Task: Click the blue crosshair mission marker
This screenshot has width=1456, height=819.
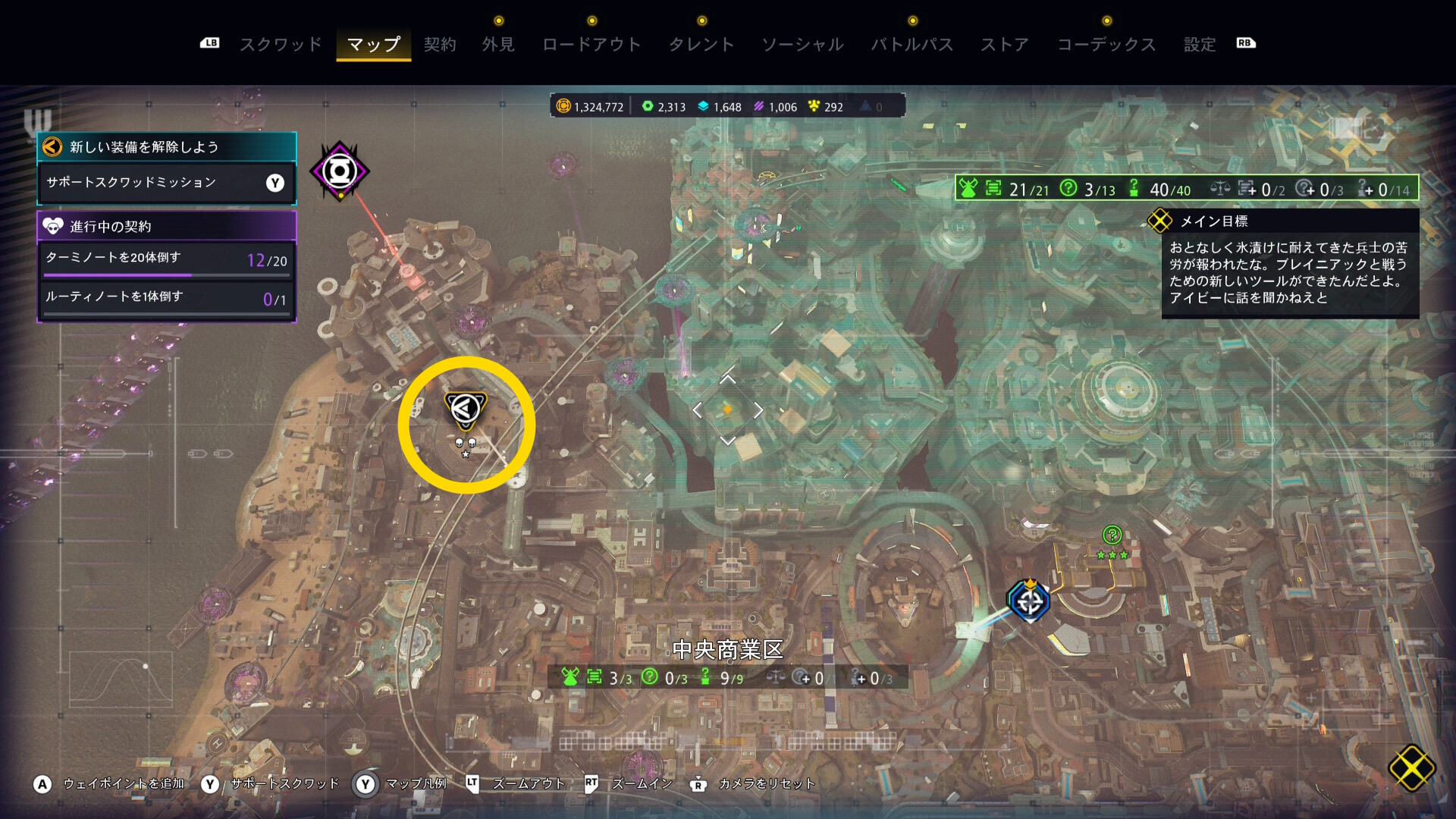Action: [1029, 602]
